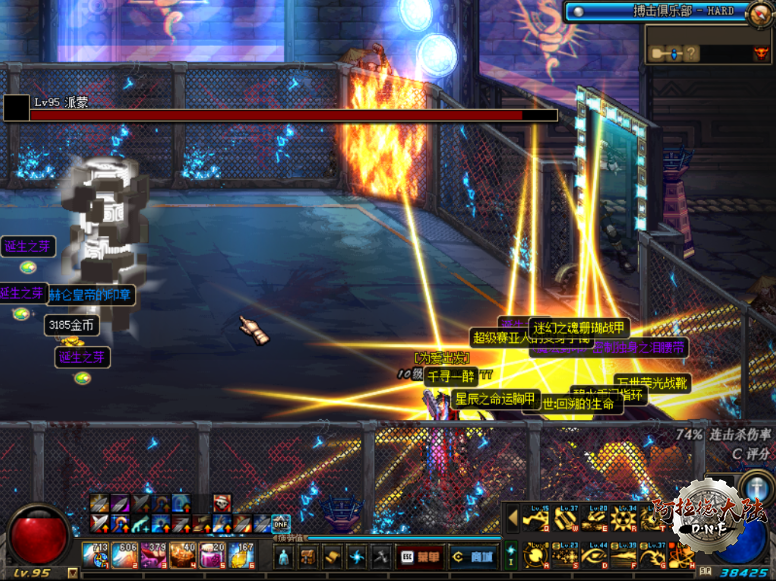This screenshot has width=776, height=581.
Task: Click the left arrow on skill bar
Action: point(514,518)
